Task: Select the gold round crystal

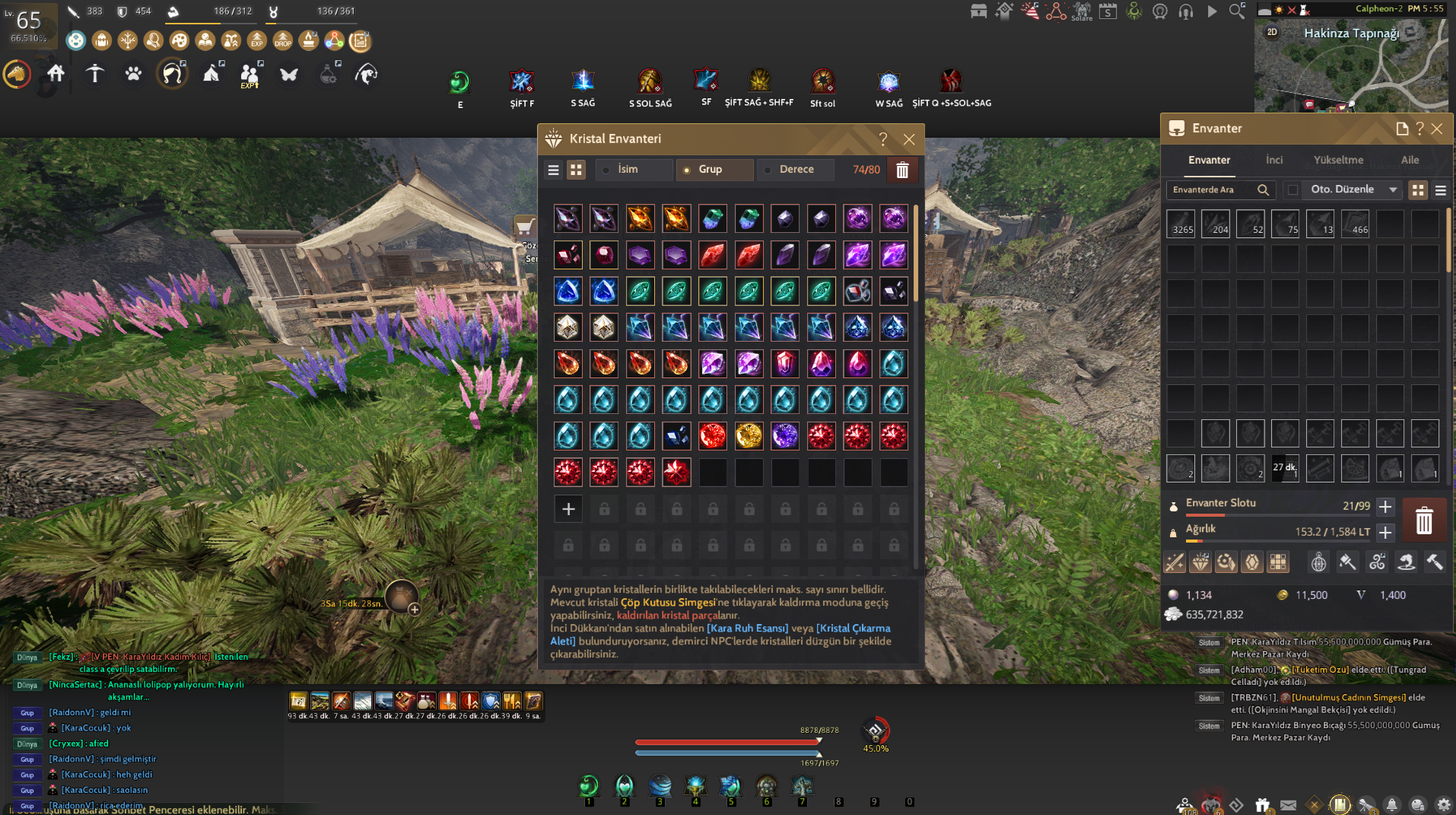Action: click(x=749, y=436)
